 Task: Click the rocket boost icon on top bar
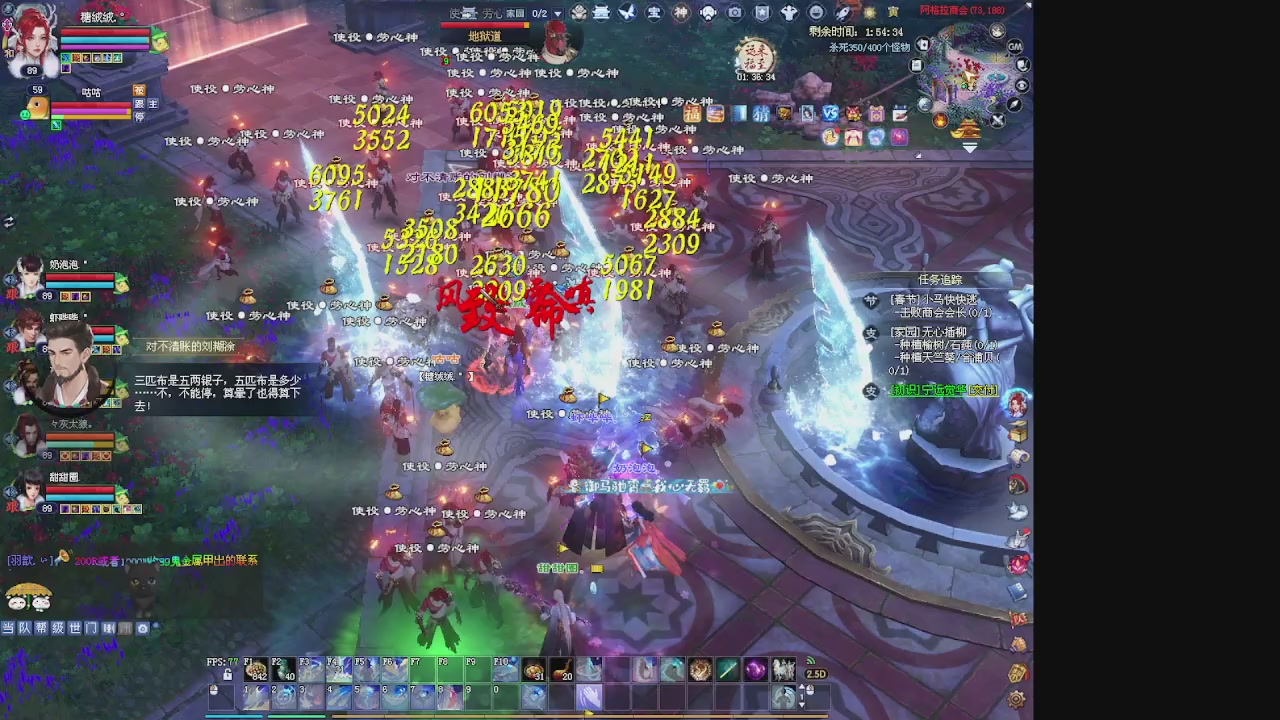843,13
